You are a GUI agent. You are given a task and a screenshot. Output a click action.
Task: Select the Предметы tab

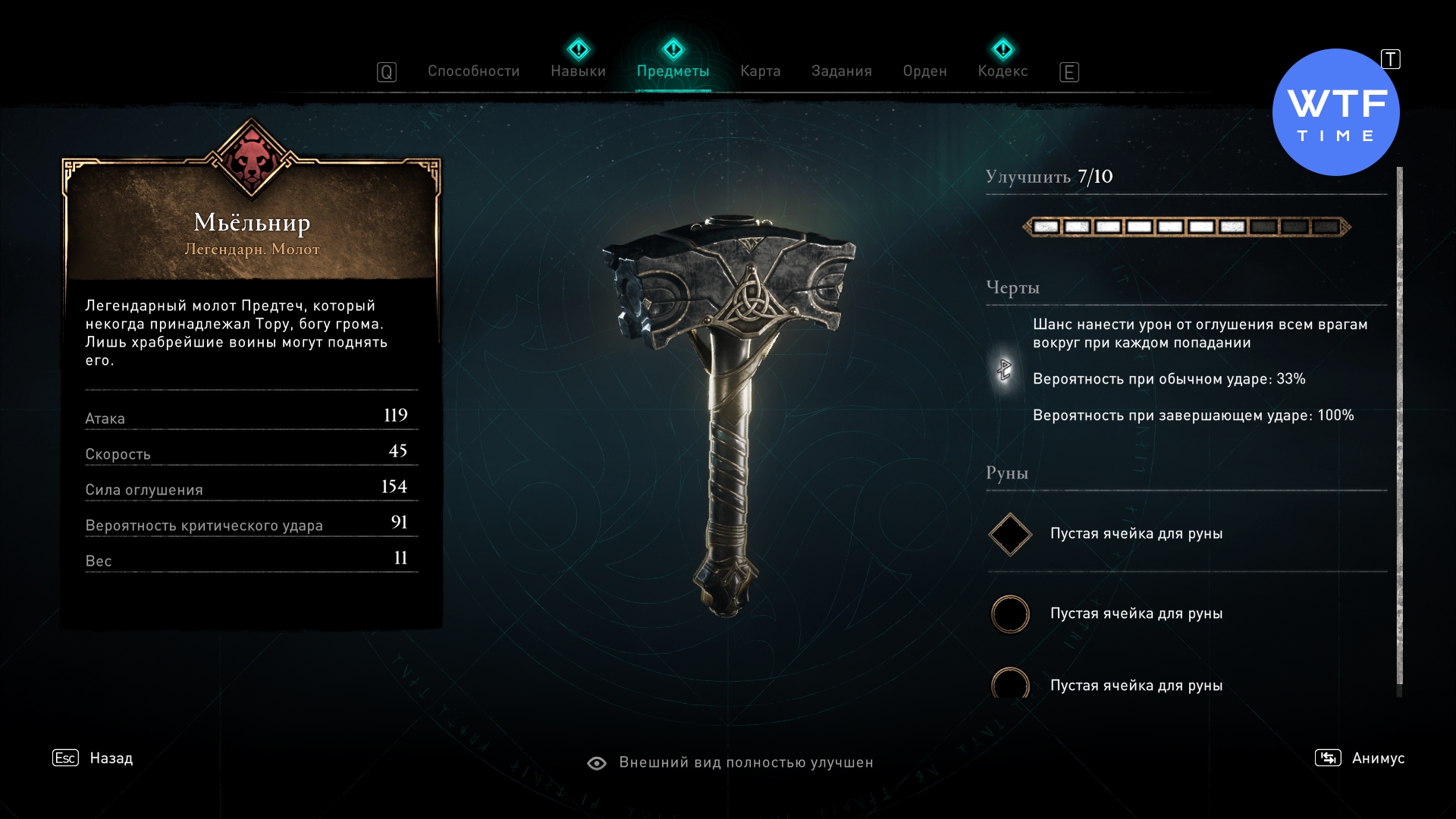pyautogui.click(x=673, y=71)
